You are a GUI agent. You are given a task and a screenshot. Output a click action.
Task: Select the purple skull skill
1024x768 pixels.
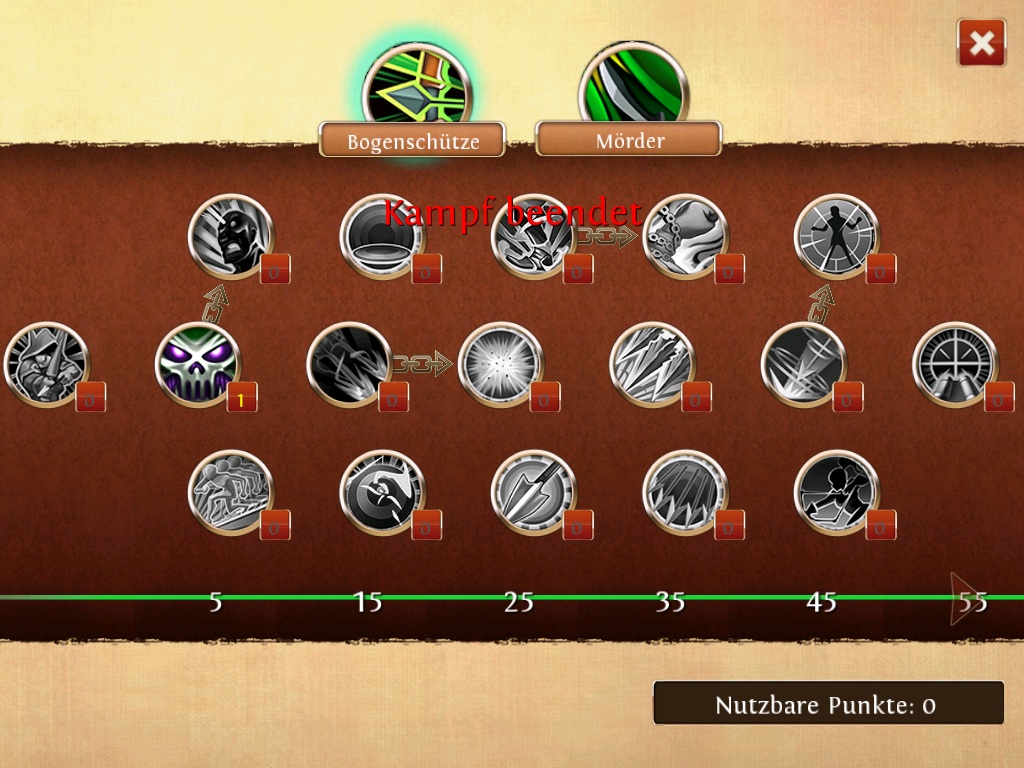click(198, 365)
